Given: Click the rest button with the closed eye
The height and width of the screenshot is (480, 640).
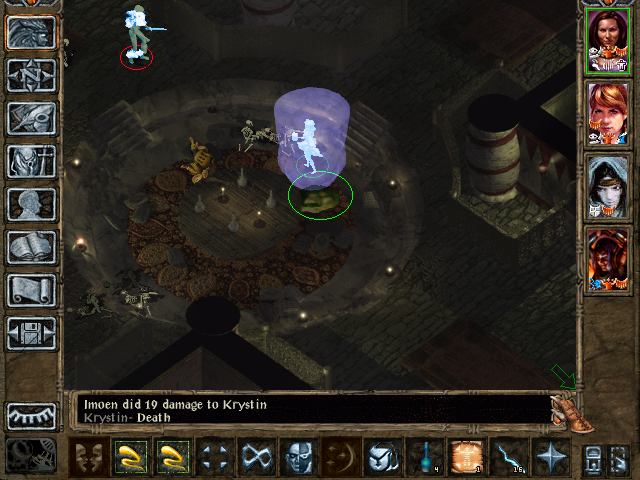Looking at the screenshot, I should point(29,415).
